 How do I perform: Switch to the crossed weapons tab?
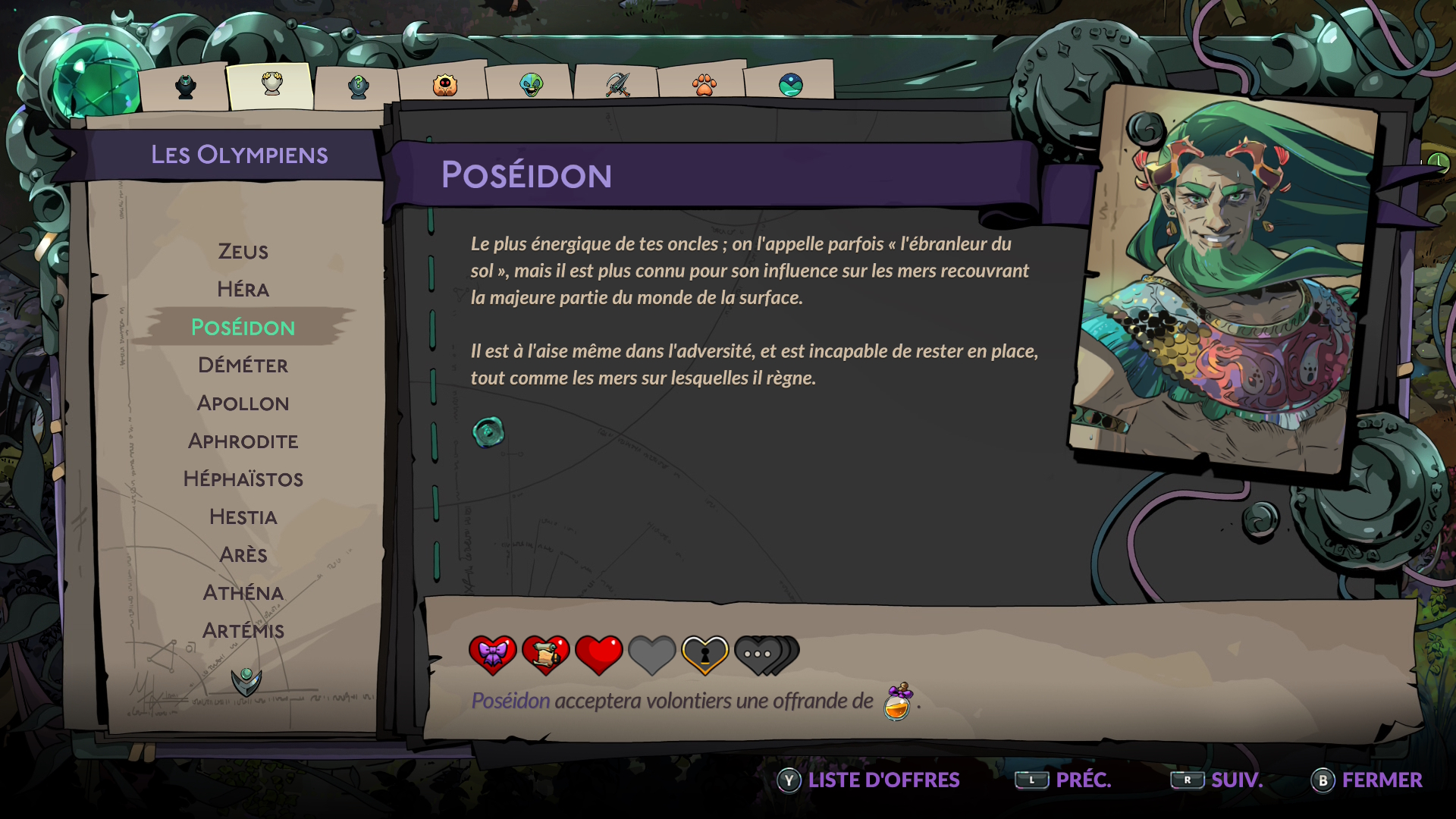[617, 84]
